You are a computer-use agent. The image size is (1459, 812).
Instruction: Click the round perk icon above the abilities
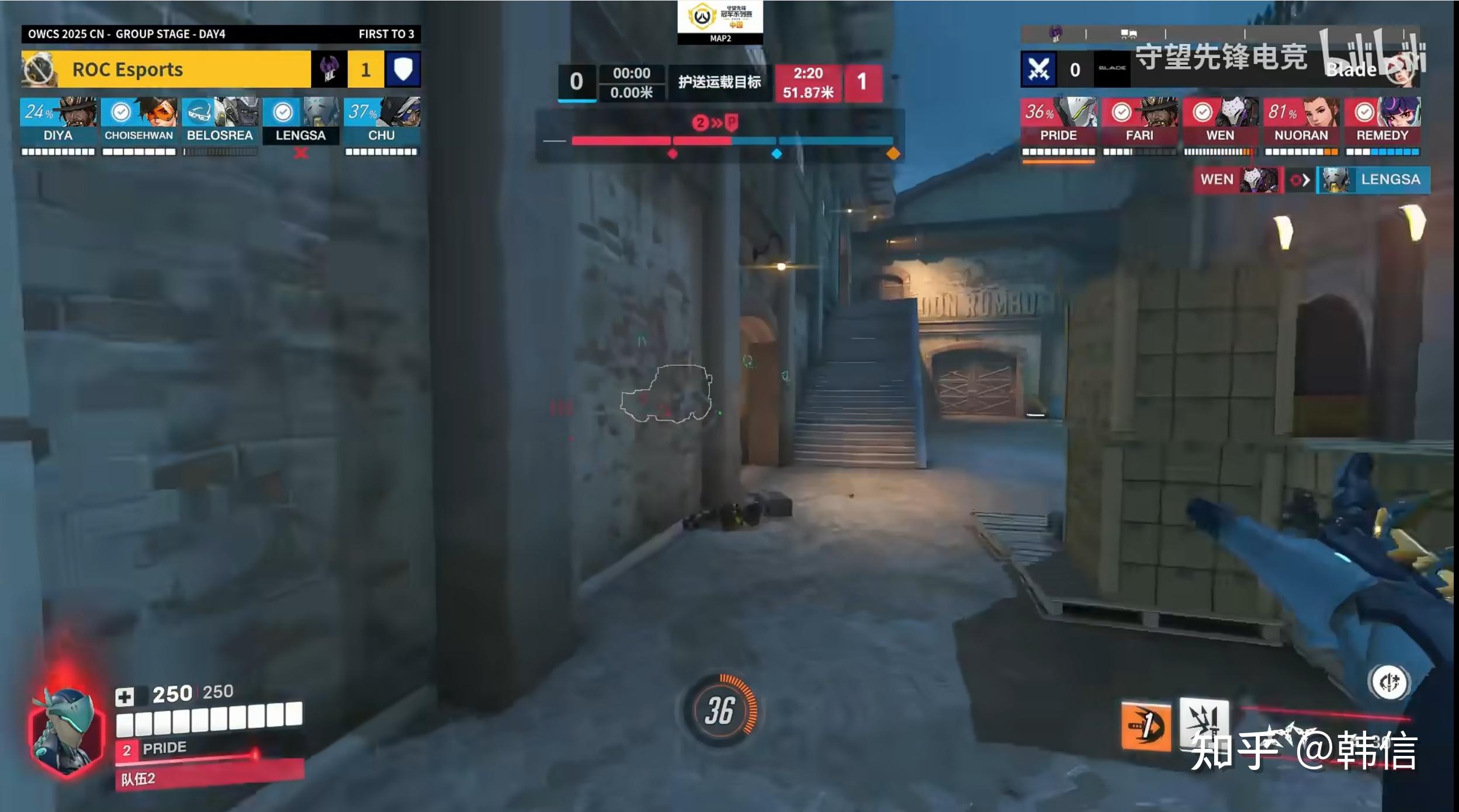point(1389,682)
